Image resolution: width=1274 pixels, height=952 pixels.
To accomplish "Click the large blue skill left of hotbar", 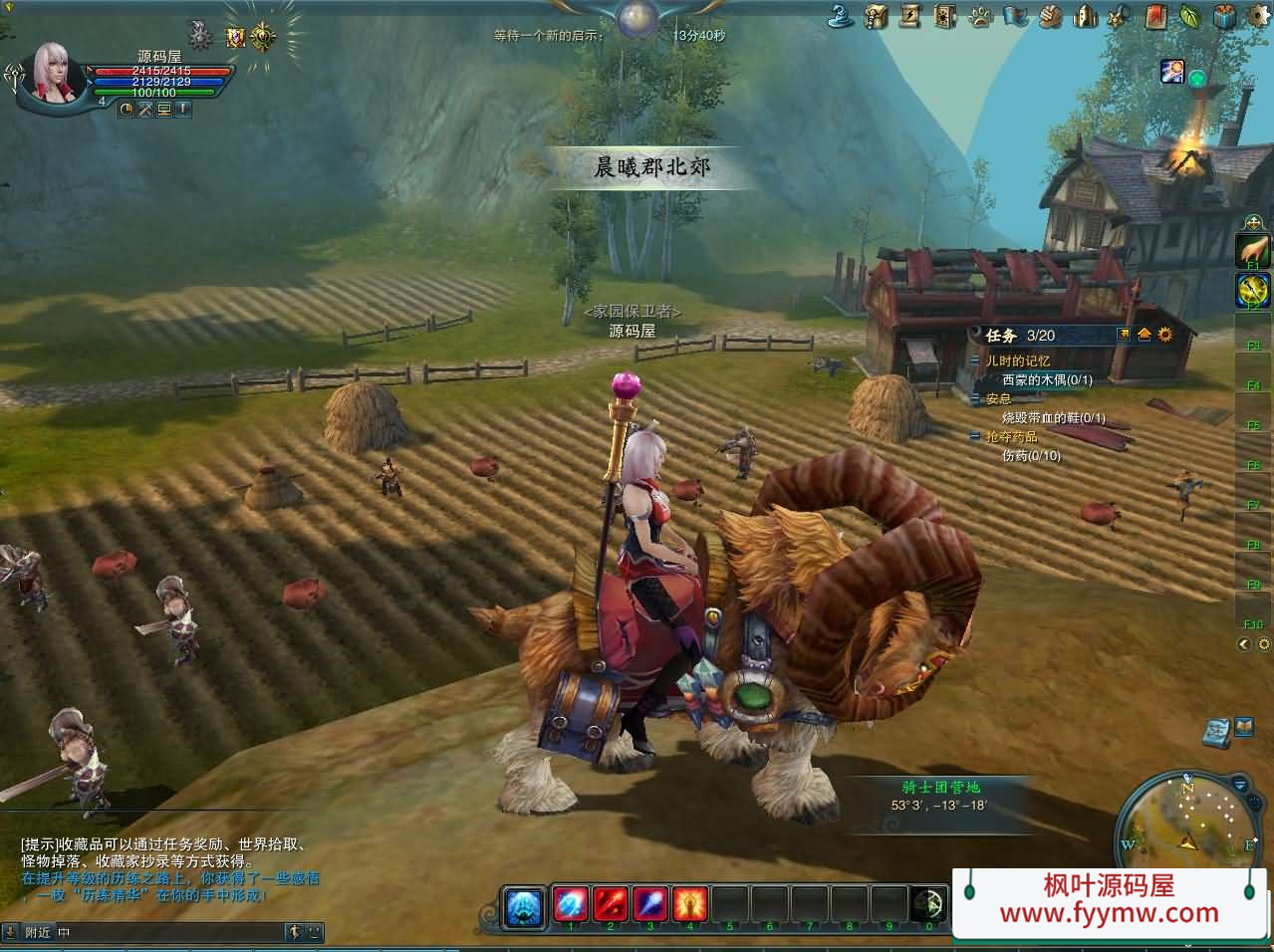I will [525, 906].
